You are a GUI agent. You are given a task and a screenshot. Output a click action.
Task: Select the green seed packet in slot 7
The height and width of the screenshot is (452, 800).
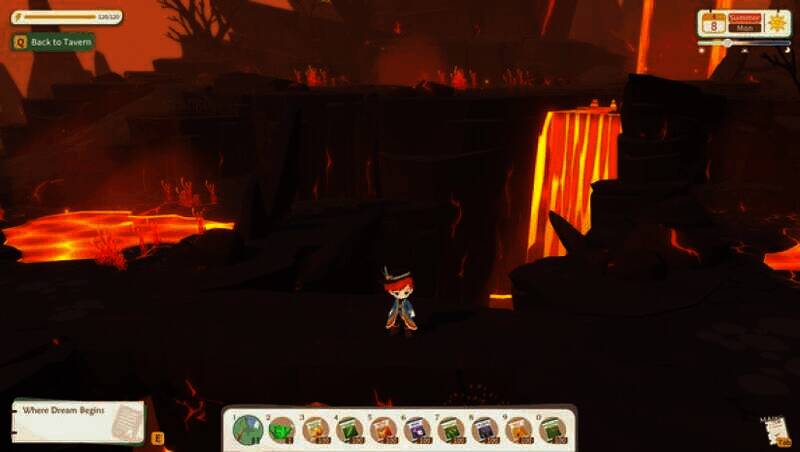451,430
